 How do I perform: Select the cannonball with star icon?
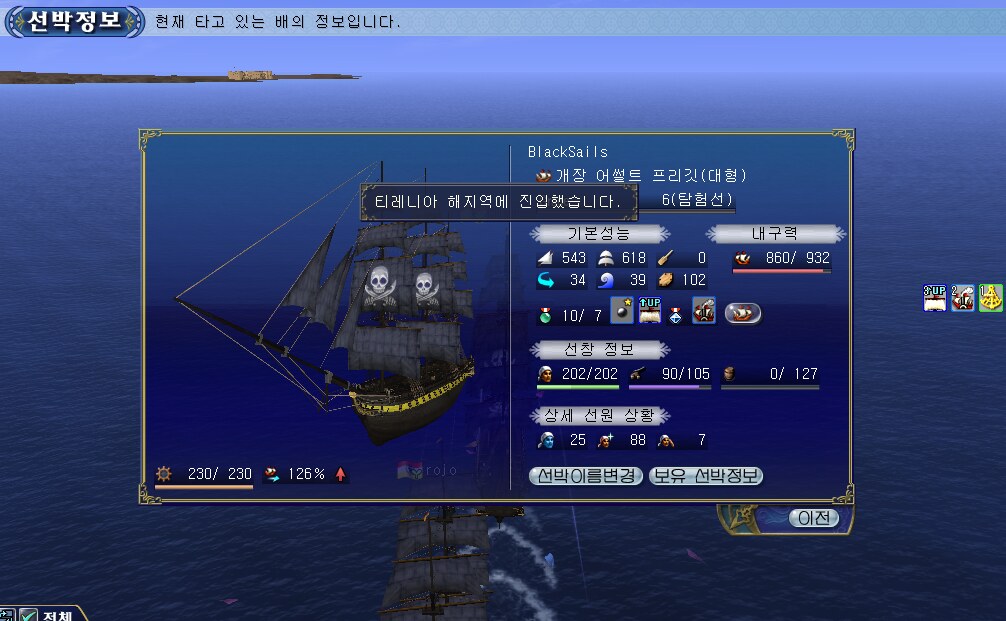pos(622,311)
